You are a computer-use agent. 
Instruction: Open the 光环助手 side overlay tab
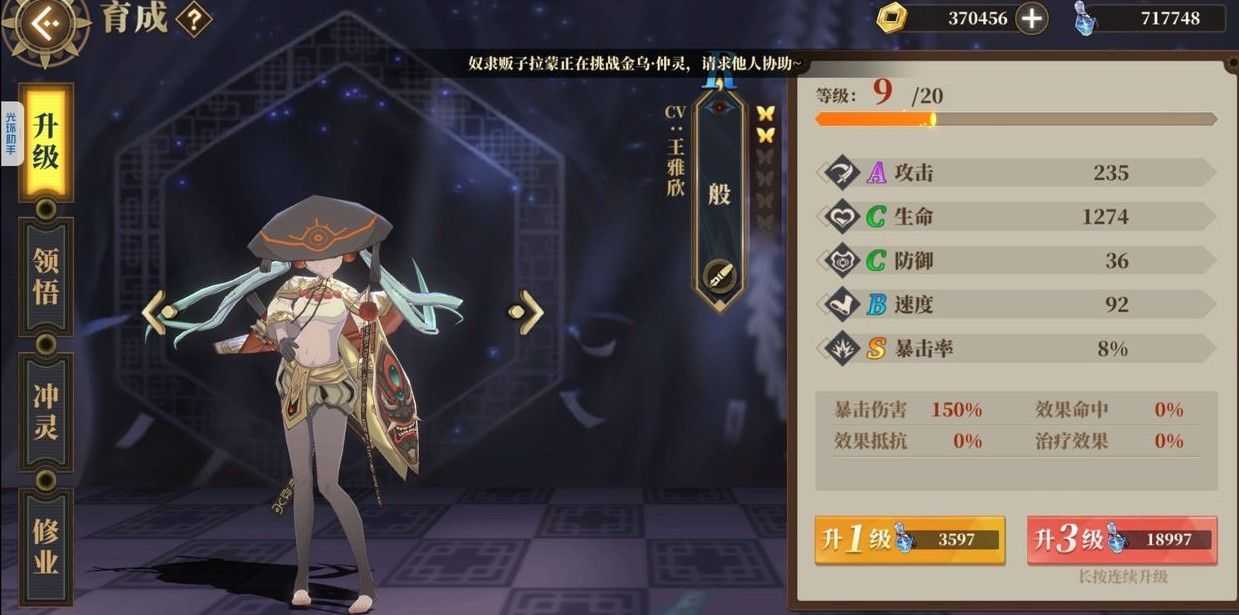[x=11, y=133]
